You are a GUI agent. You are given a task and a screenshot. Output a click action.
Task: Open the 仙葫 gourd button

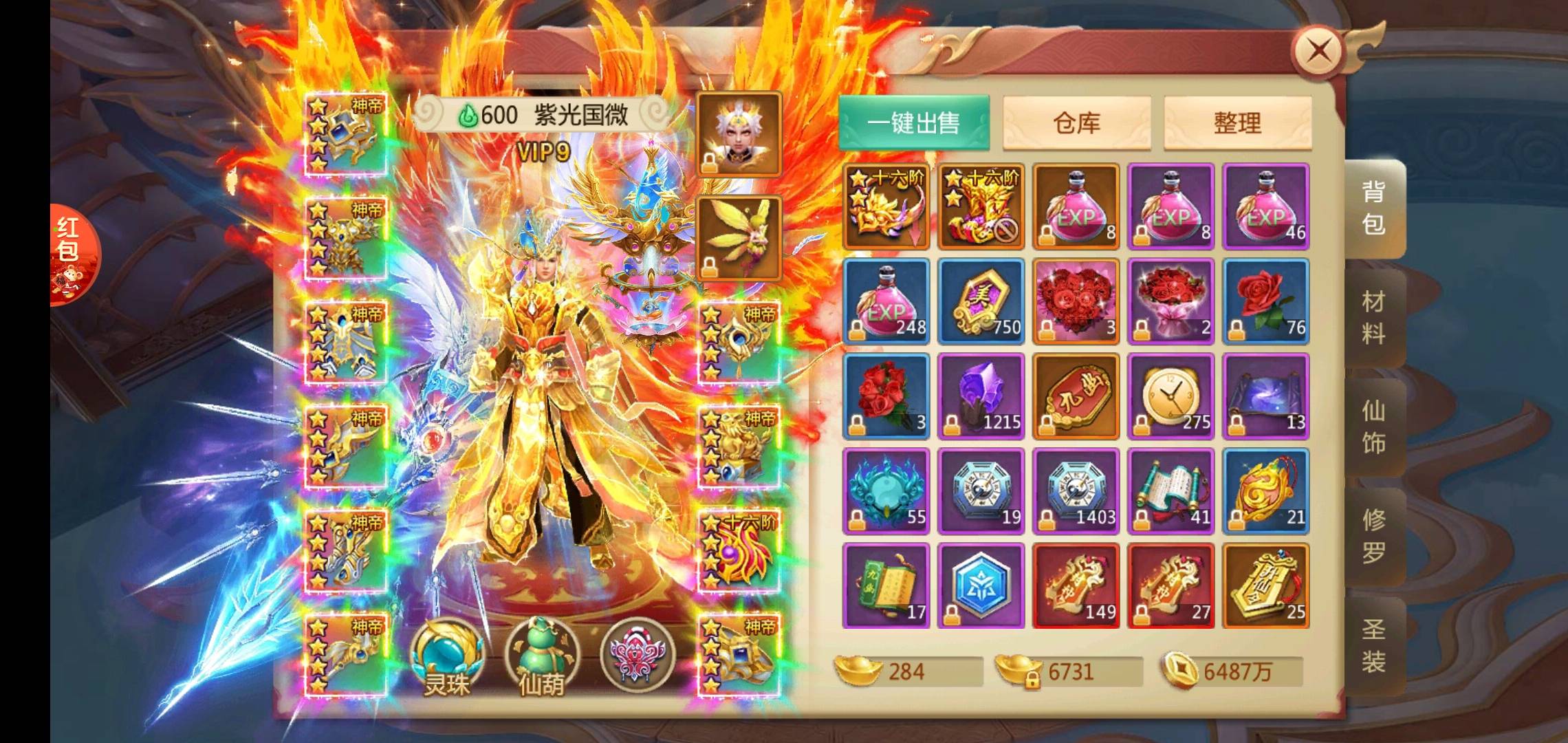542,657
